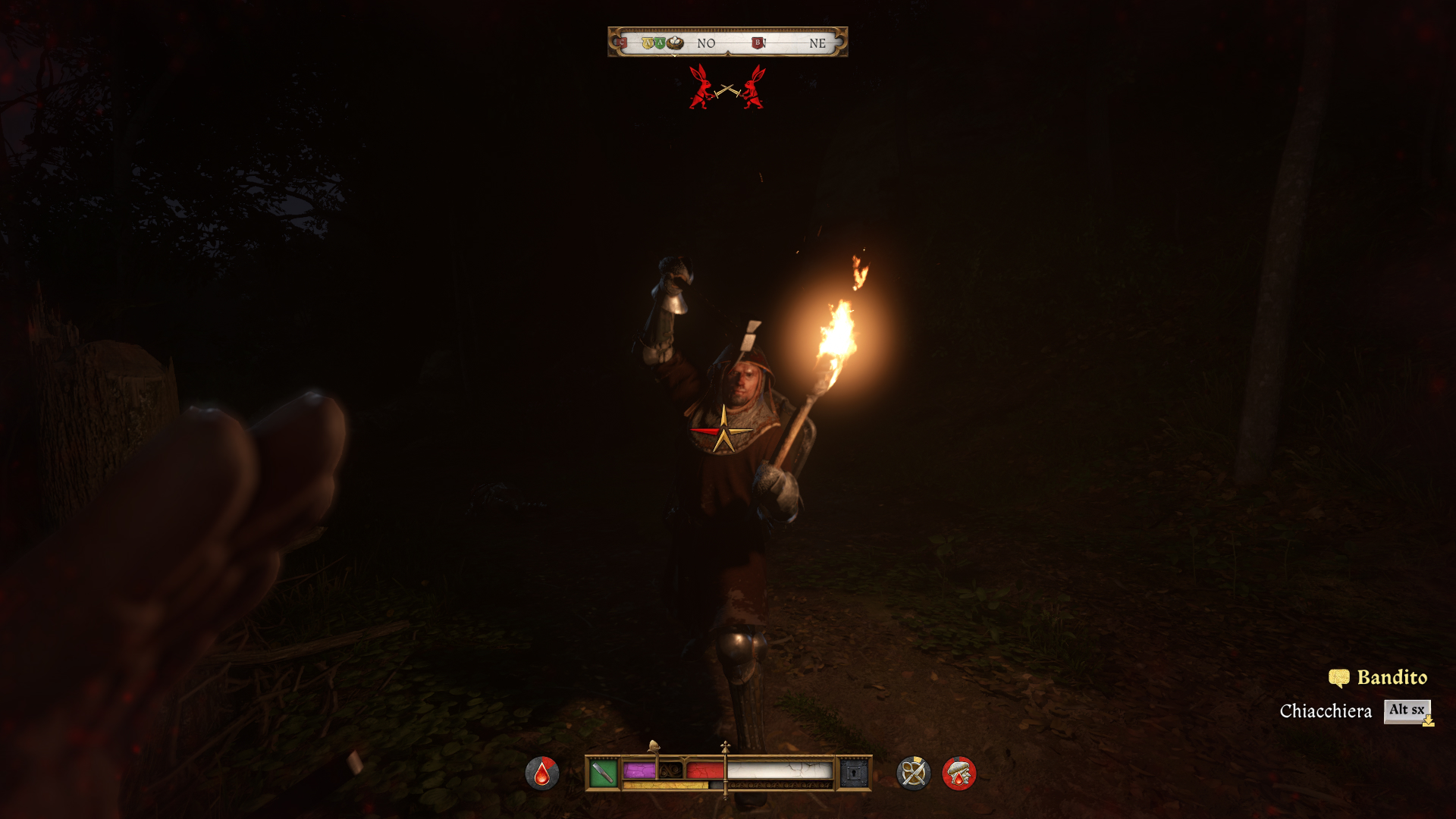Click the red B quest marker
This screenshot has width=1456, height=819.
click(757, 43)
